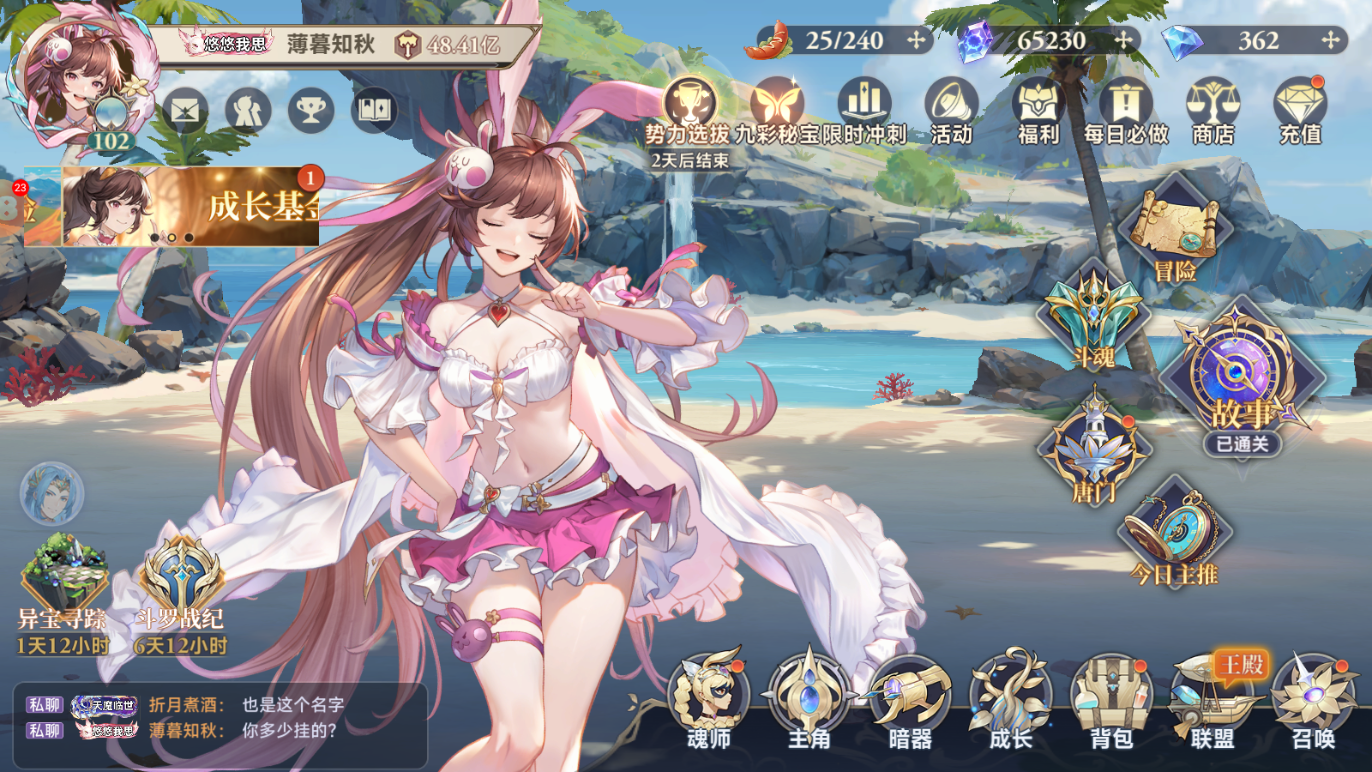View the 每日必做 daily tasks
Screen dimensions: 1372x772
(1126, 108)
